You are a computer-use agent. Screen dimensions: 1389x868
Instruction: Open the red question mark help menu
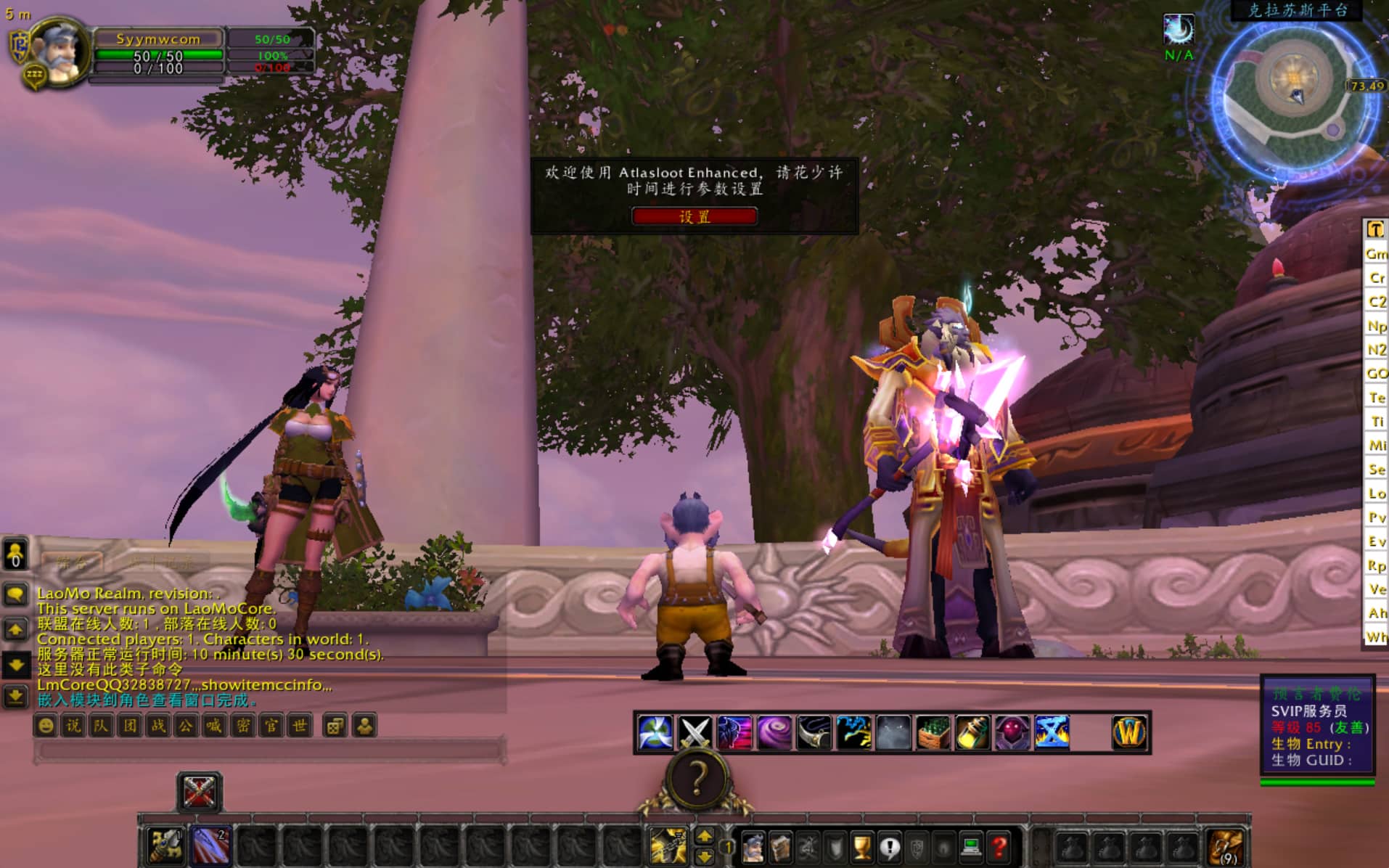tap(999, 846)
